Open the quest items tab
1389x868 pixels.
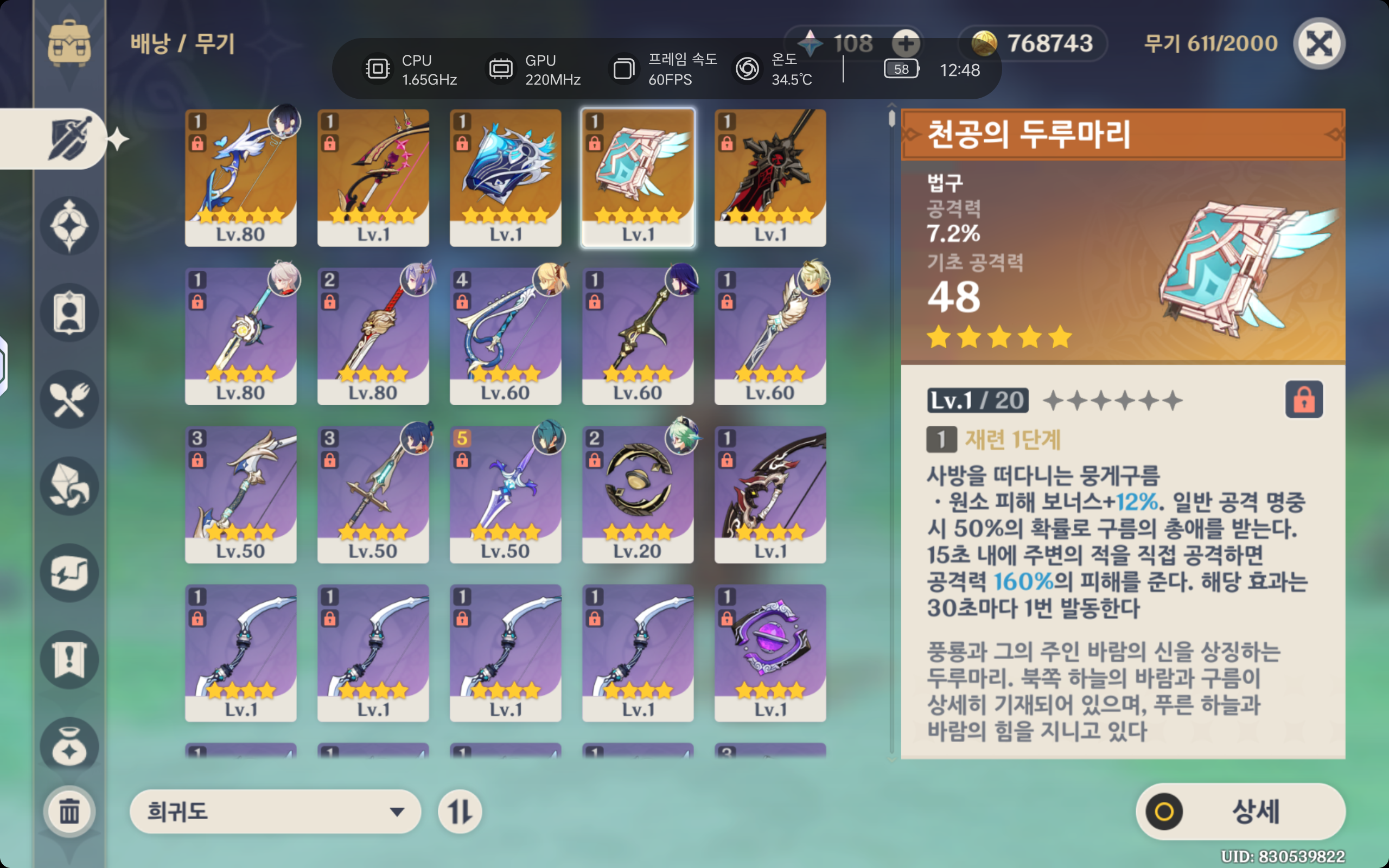[69, 660]
